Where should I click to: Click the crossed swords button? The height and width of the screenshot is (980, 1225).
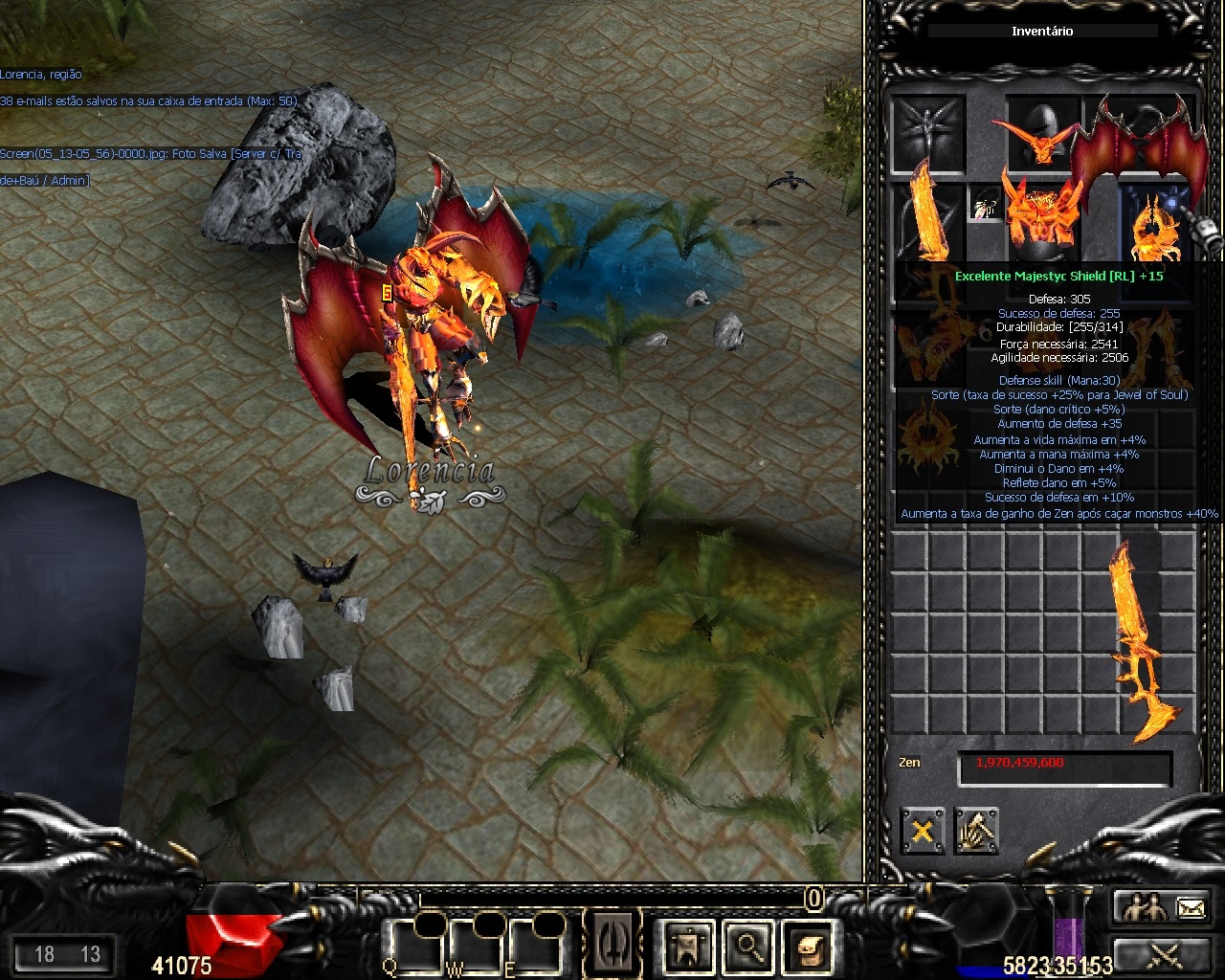coord(1164,953)
